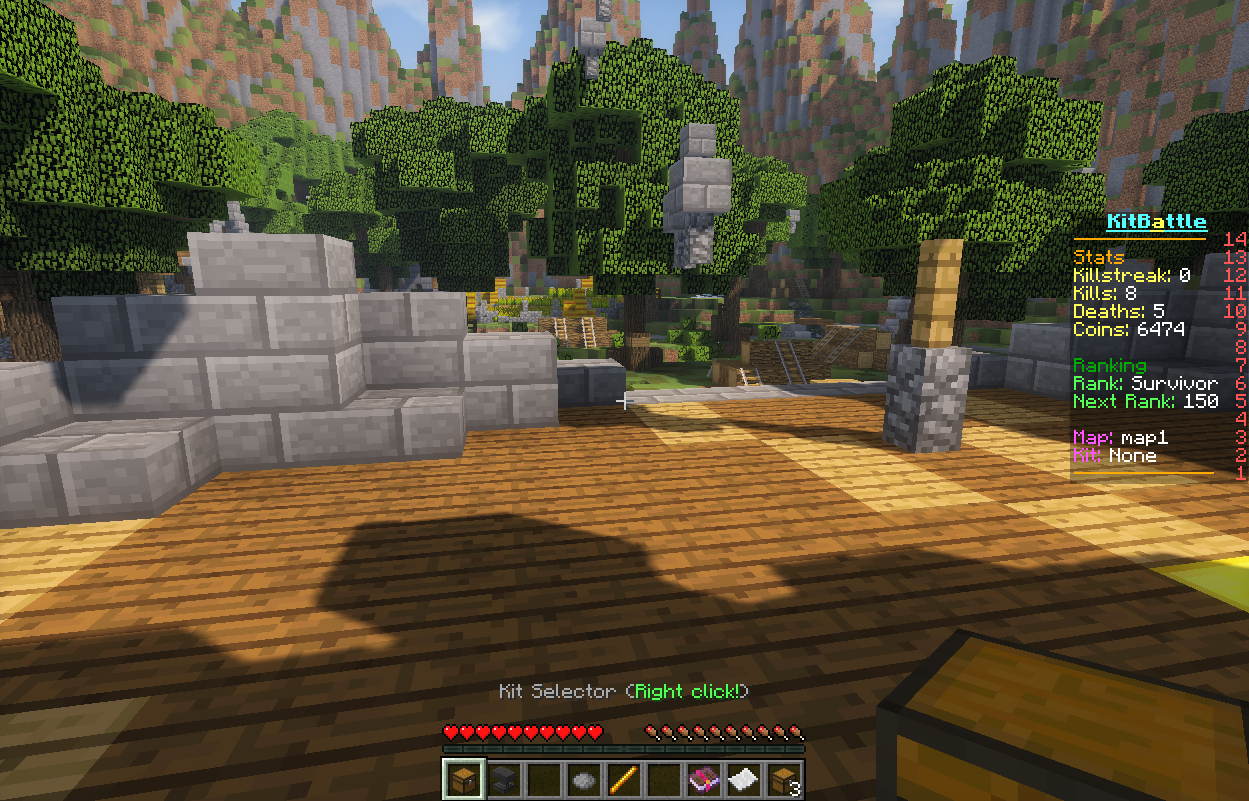The width and height of the screenshot is (1249, 801).
Task: Select the blaze rod hotbar slot
Action: 623,778
